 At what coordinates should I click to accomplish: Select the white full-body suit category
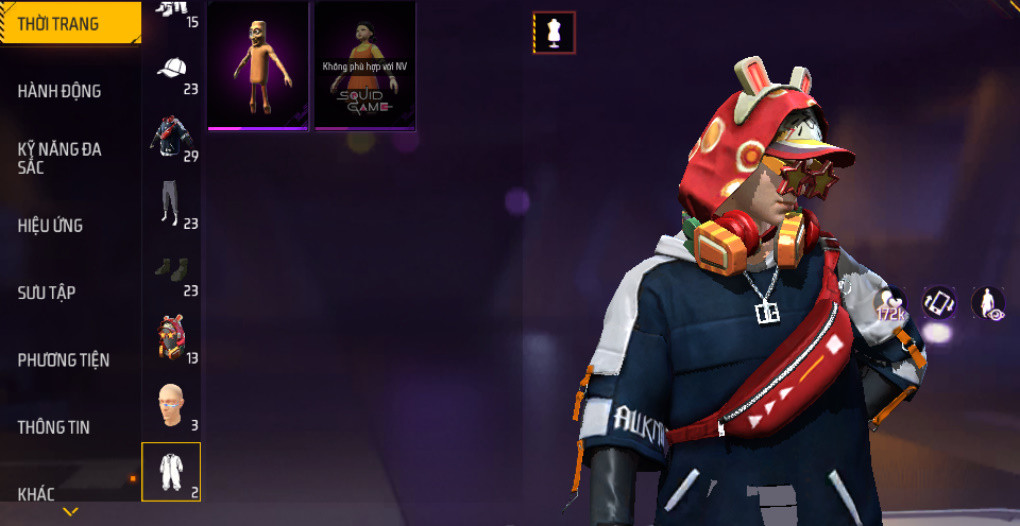coord(172,471)
